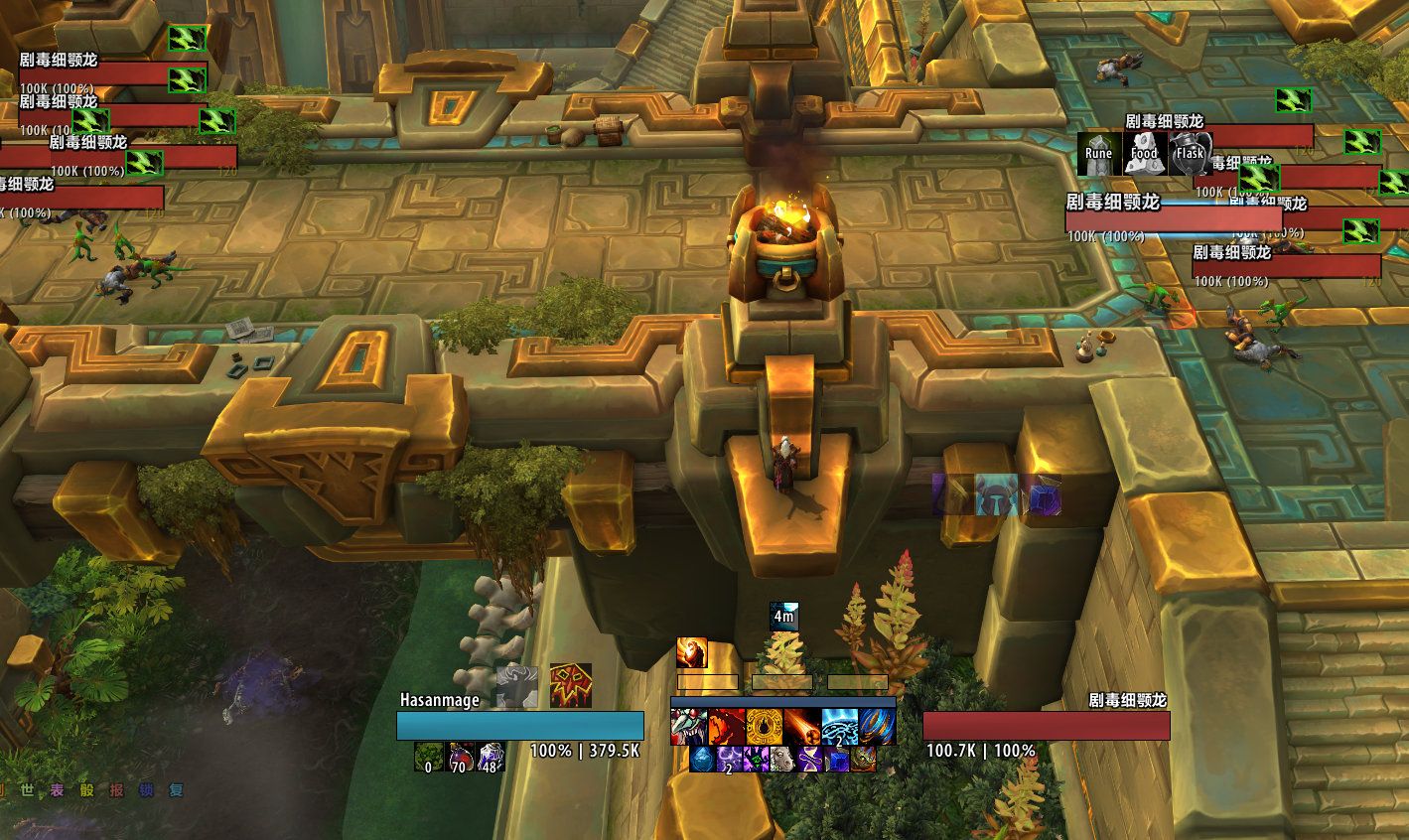The width and height of the screenshot is (1409, 840).
Task: Click the Rune reminder icon
Action: click(x=1099, y=154)
